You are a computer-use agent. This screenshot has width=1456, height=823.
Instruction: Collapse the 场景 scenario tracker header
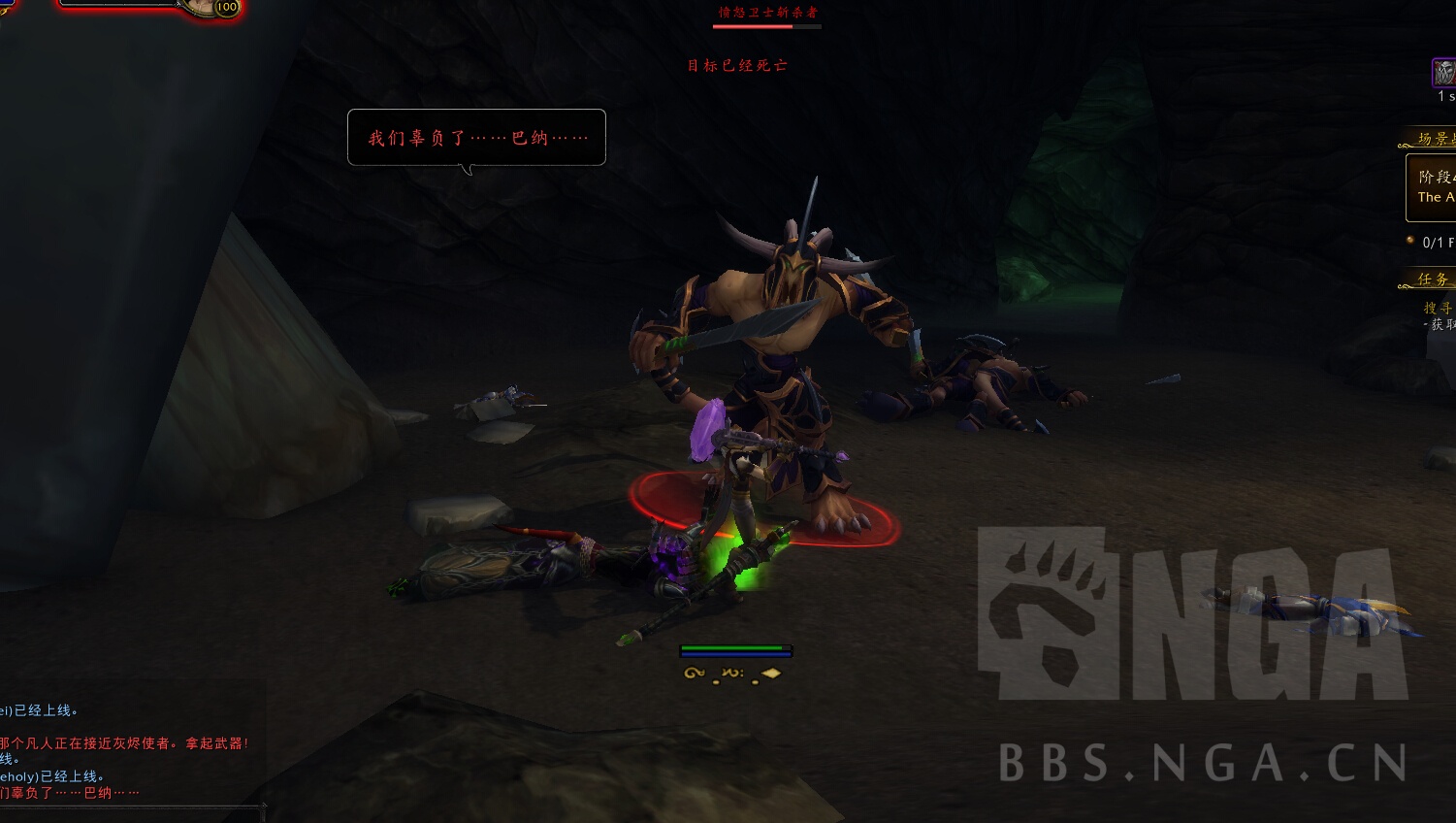(x=1434, y=139)
